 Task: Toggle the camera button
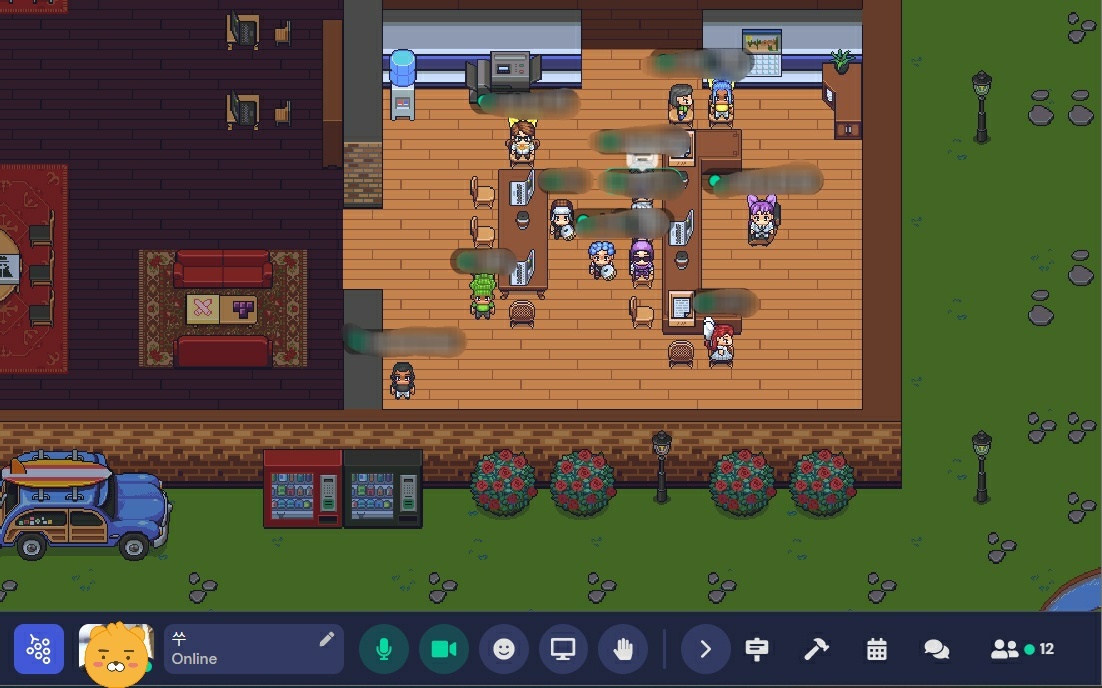pos(444,650)
